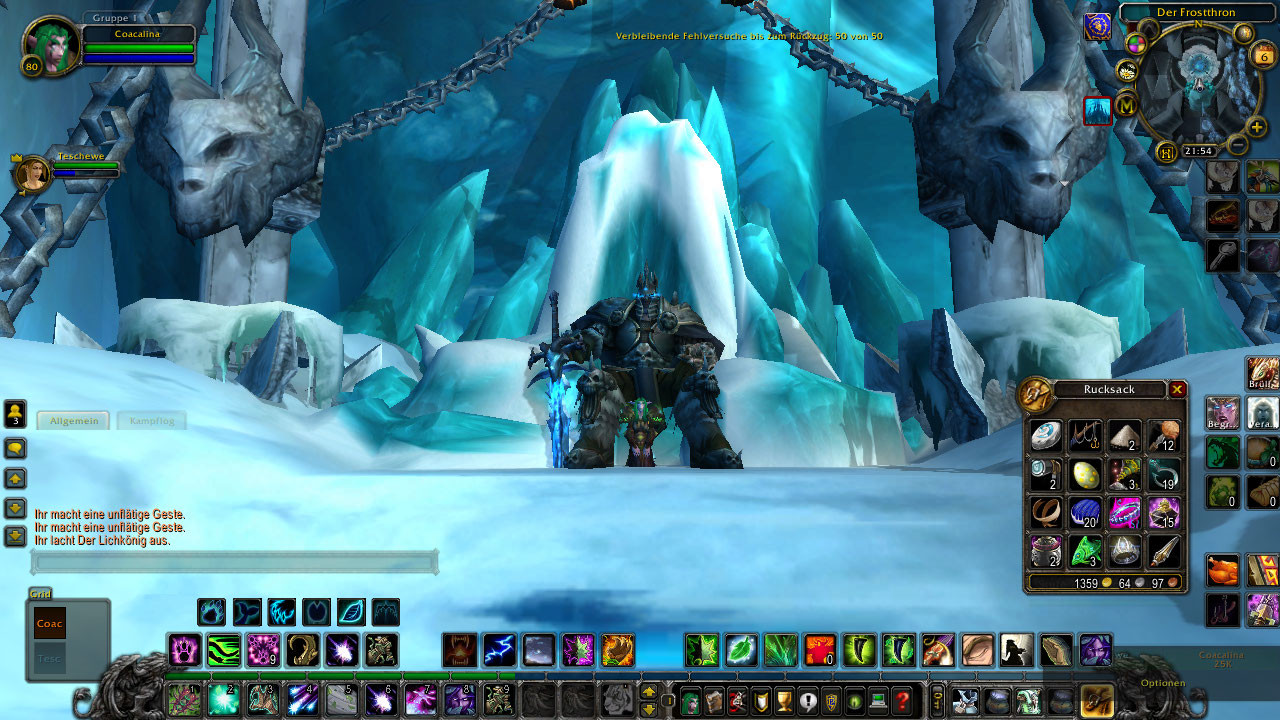Open the character info portrait micro button
The image size is (1280, 720).
tap(690, 700)
